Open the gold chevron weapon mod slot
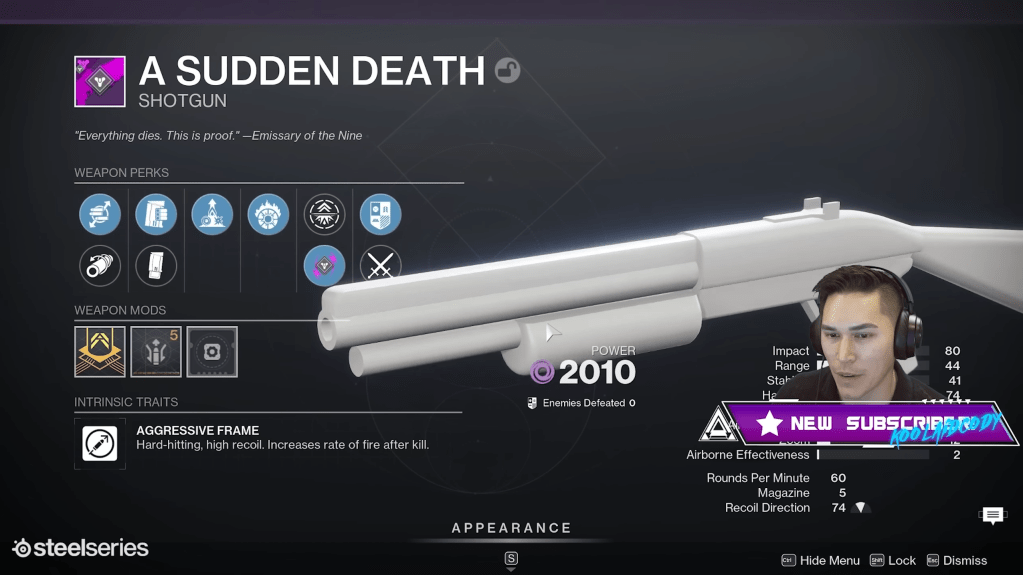This screenshot has width=1023, height=575. [100, 352]
